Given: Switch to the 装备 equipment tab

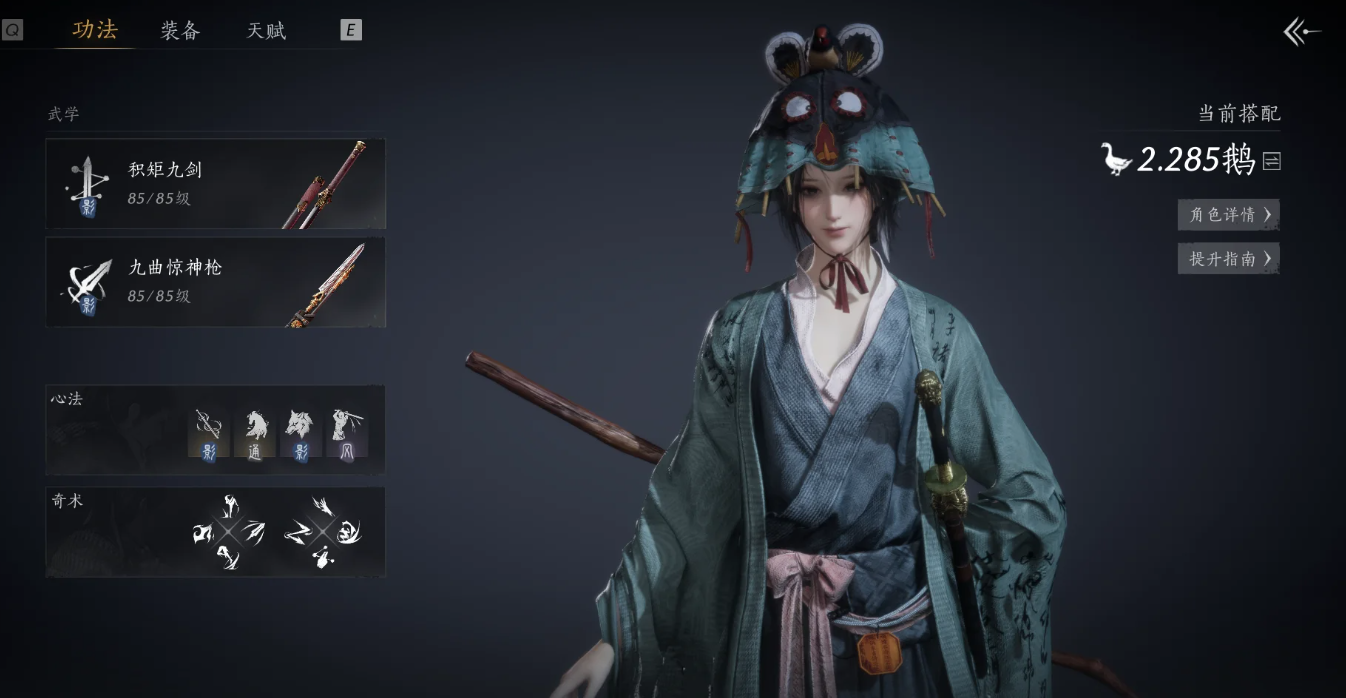Looking at the screenshot, I should pyautogui.click(x=180, y=31).
